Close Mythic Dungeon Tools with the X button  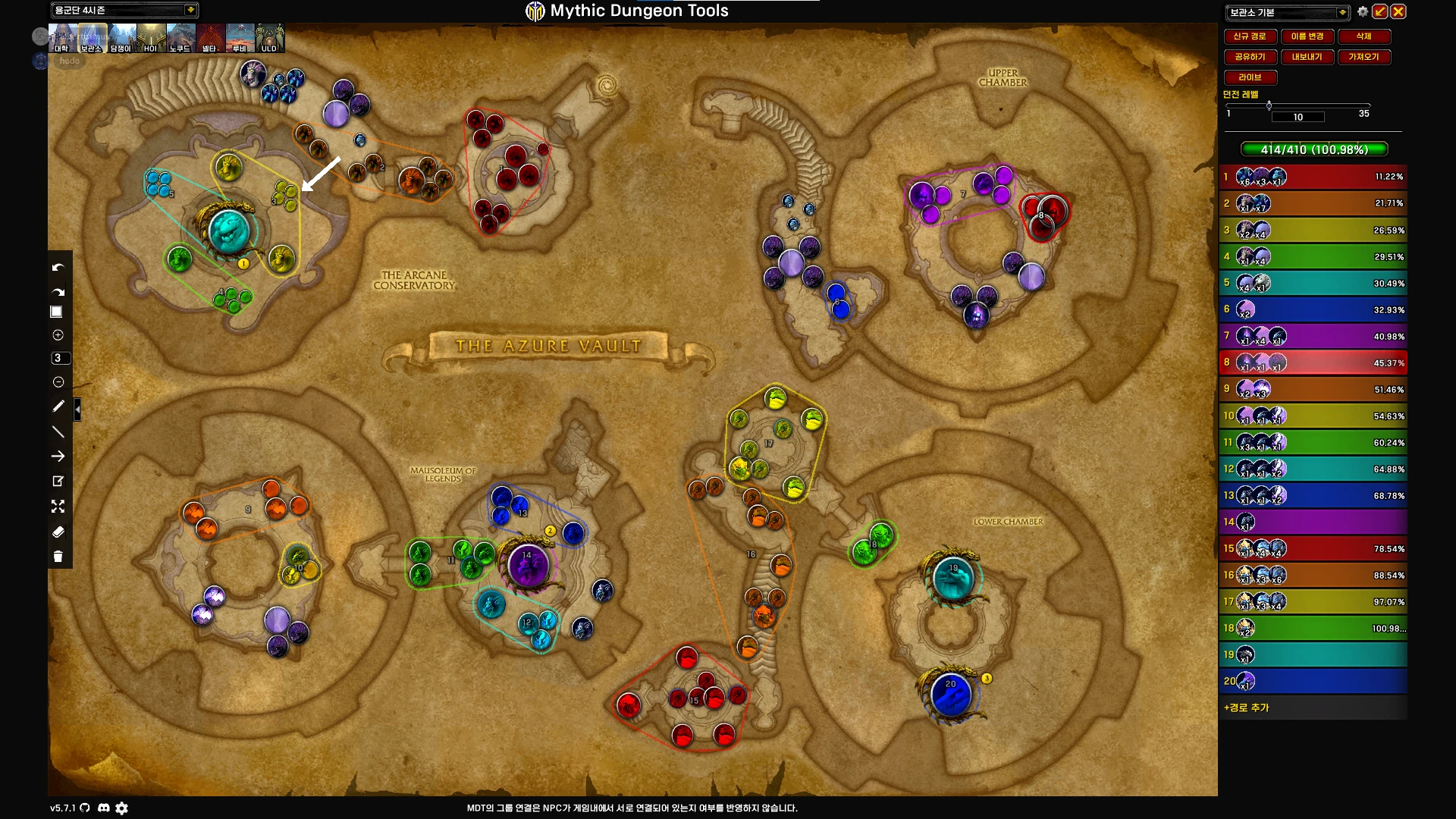click(1398, 11)
